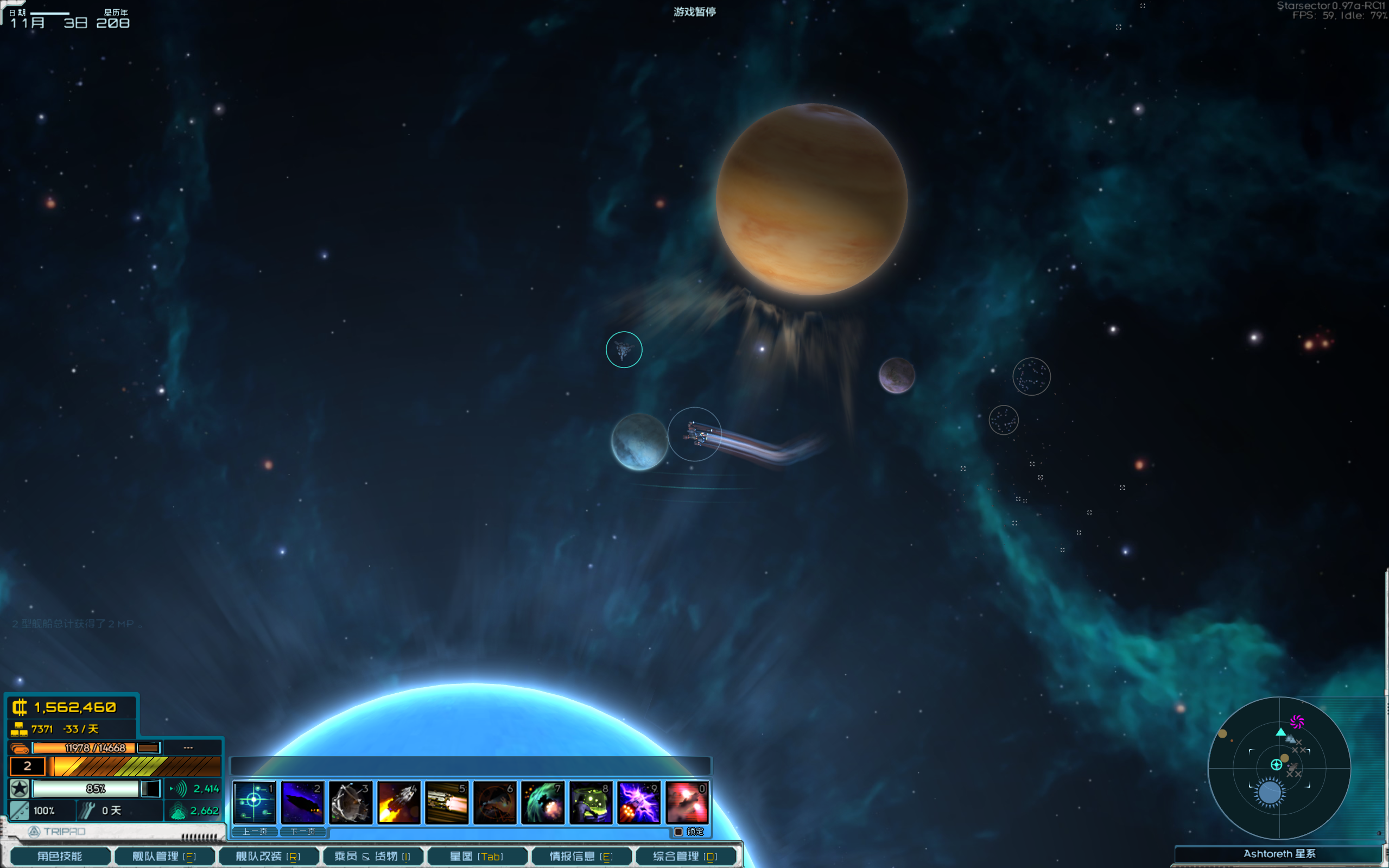Toggle the 锁定 lock checkbox

678,831
